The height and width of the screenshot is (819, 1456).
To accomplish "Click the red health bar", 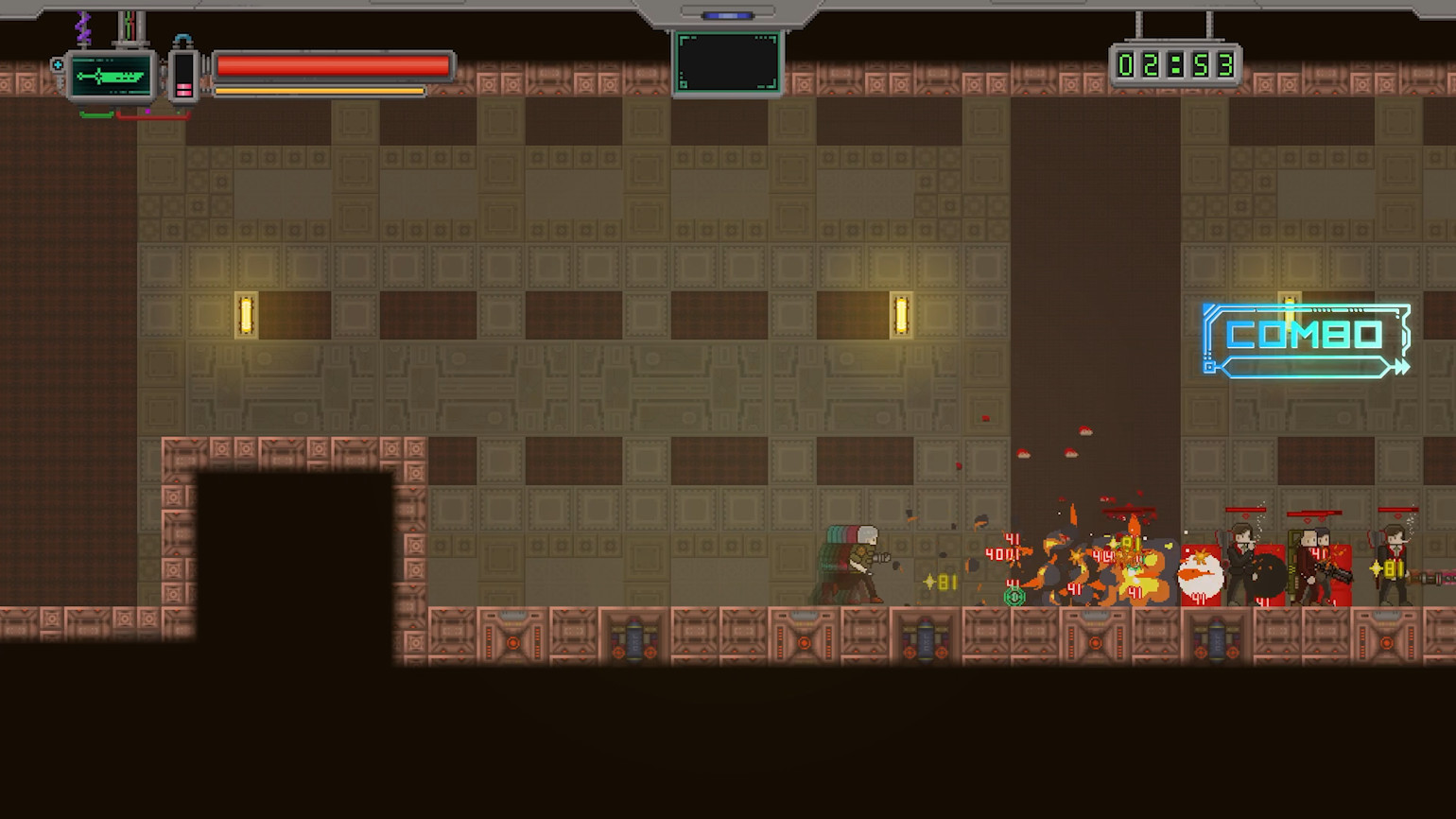I will (334, 65).
